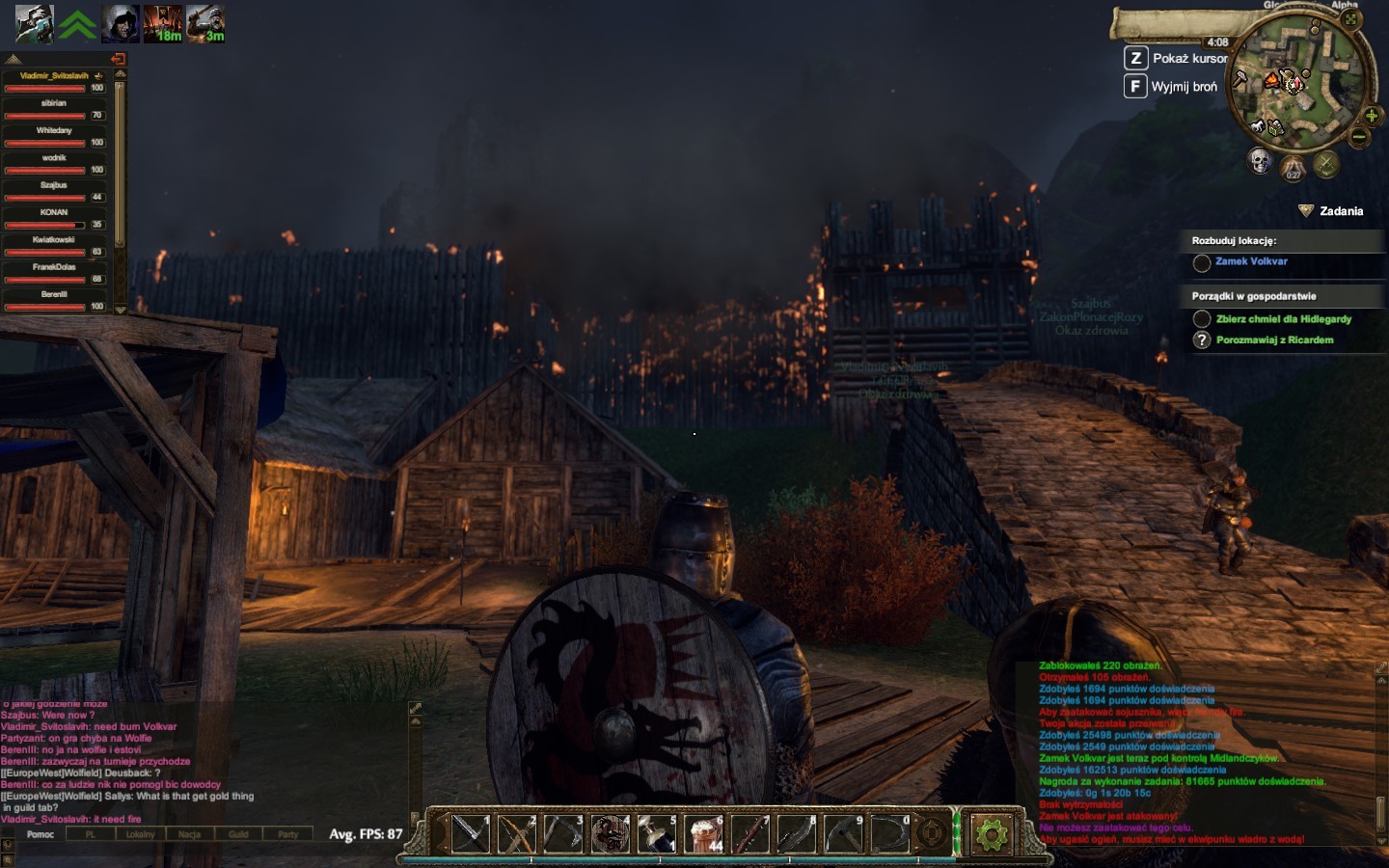Expand the minimap to full map

1350,19
